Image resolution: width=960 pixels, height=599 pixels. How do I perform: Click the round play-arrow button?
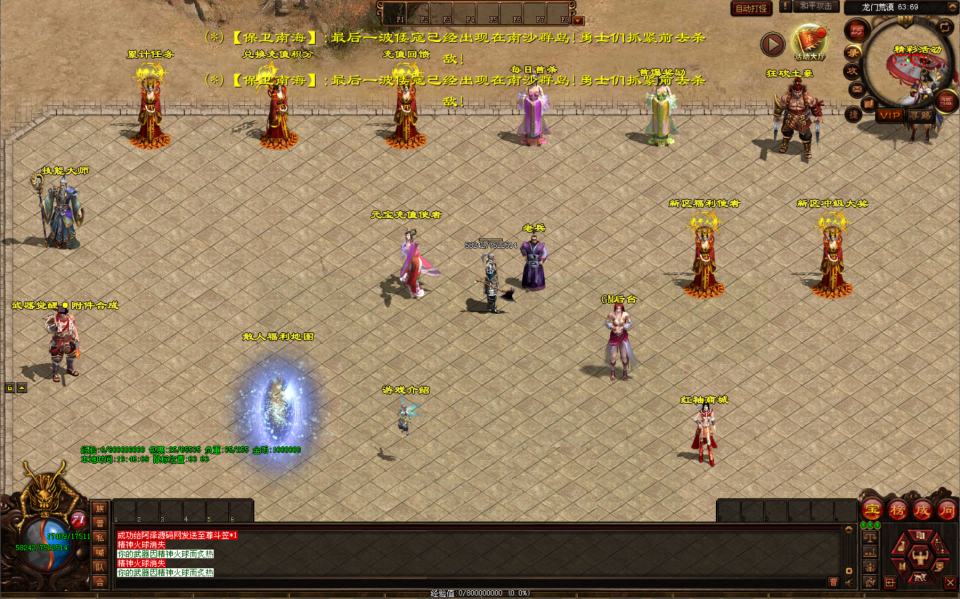click(772, 44)
